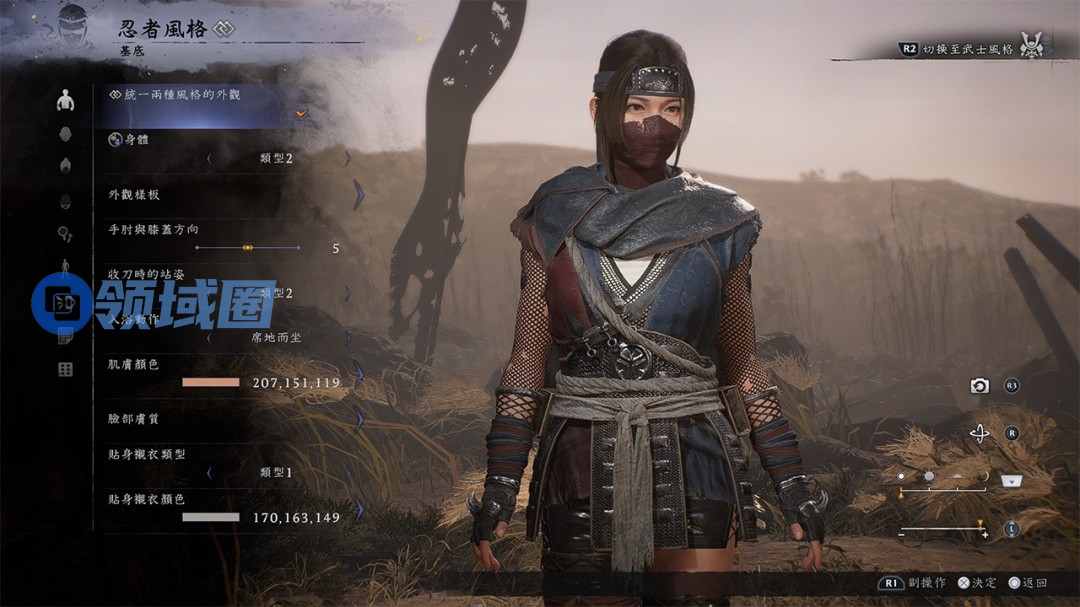Select the 席地而坐 sitting pose row
Image resolution: width=1080 pixels, height=607 pixels.
278,338
